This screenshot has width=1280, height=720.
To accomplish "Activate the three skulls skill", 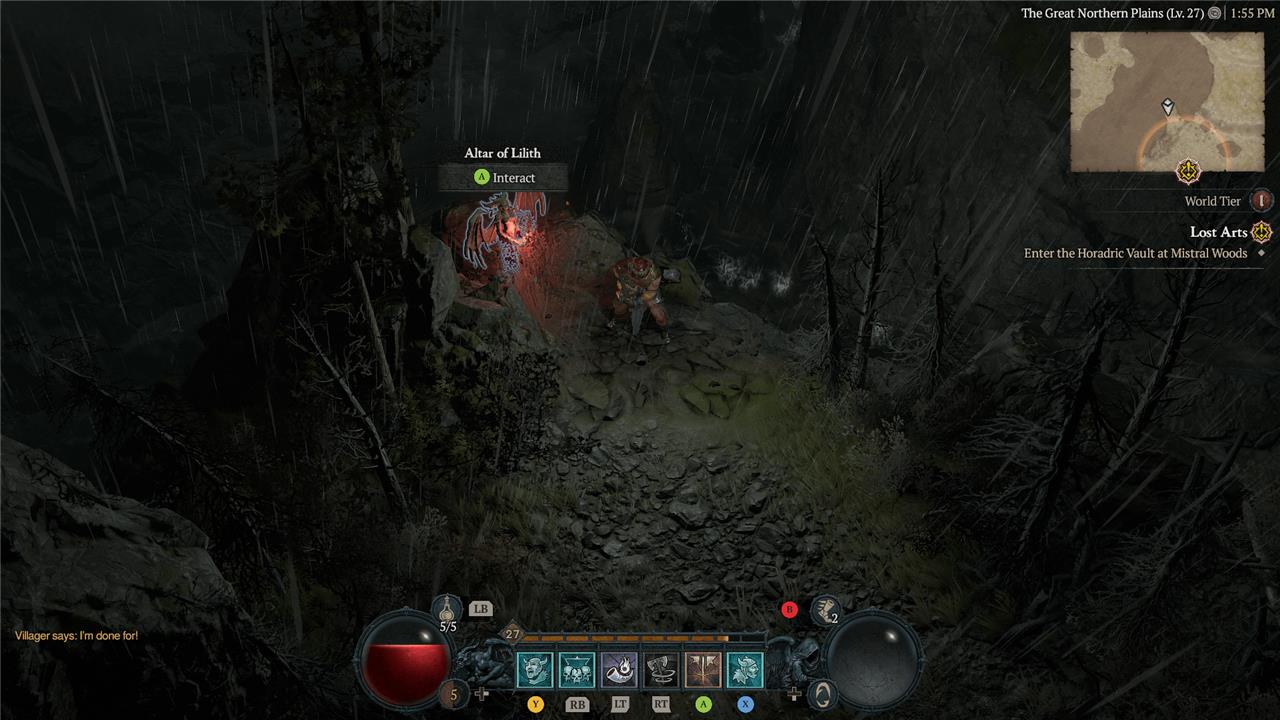I will (576, 670).
